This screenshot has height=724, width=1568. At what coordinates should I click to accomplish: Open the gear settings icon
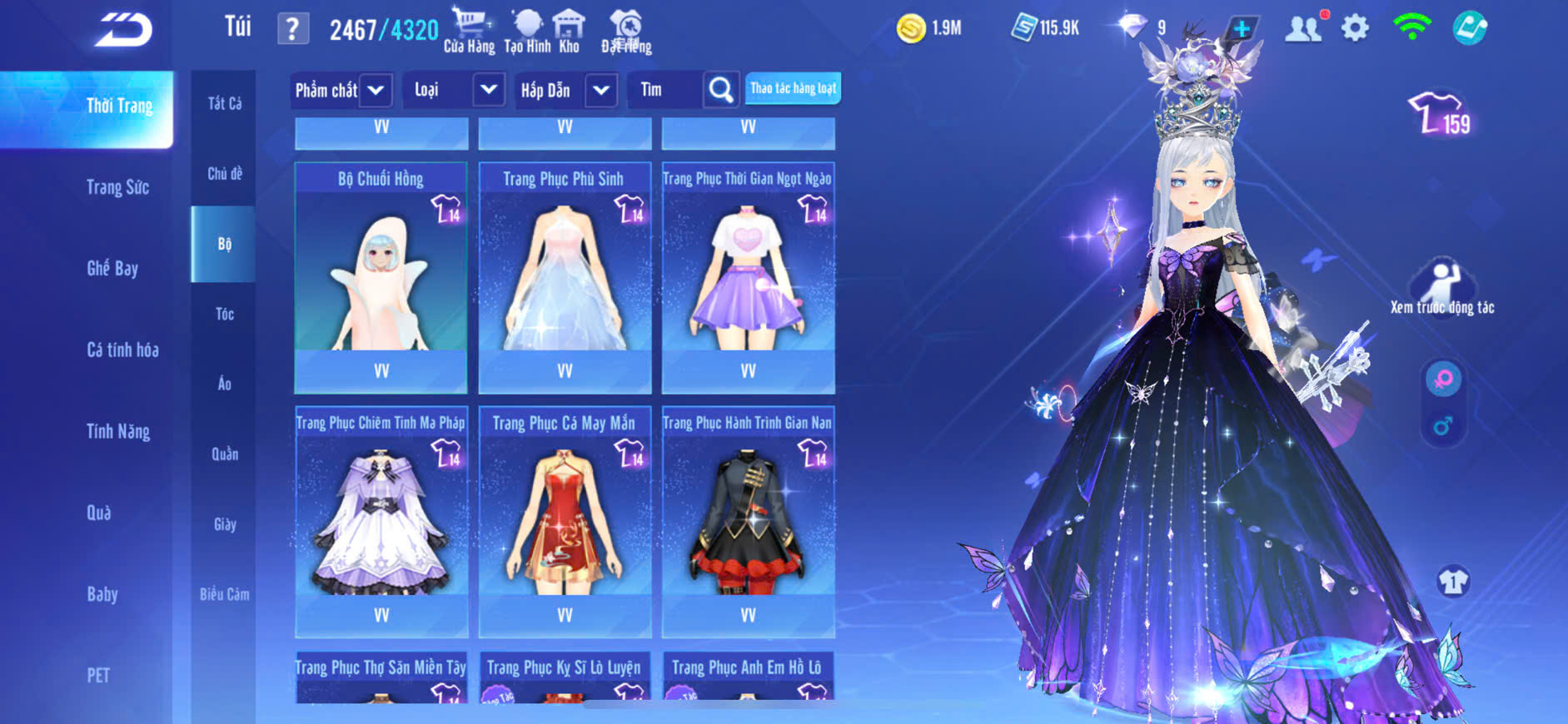coord(1355,28)
